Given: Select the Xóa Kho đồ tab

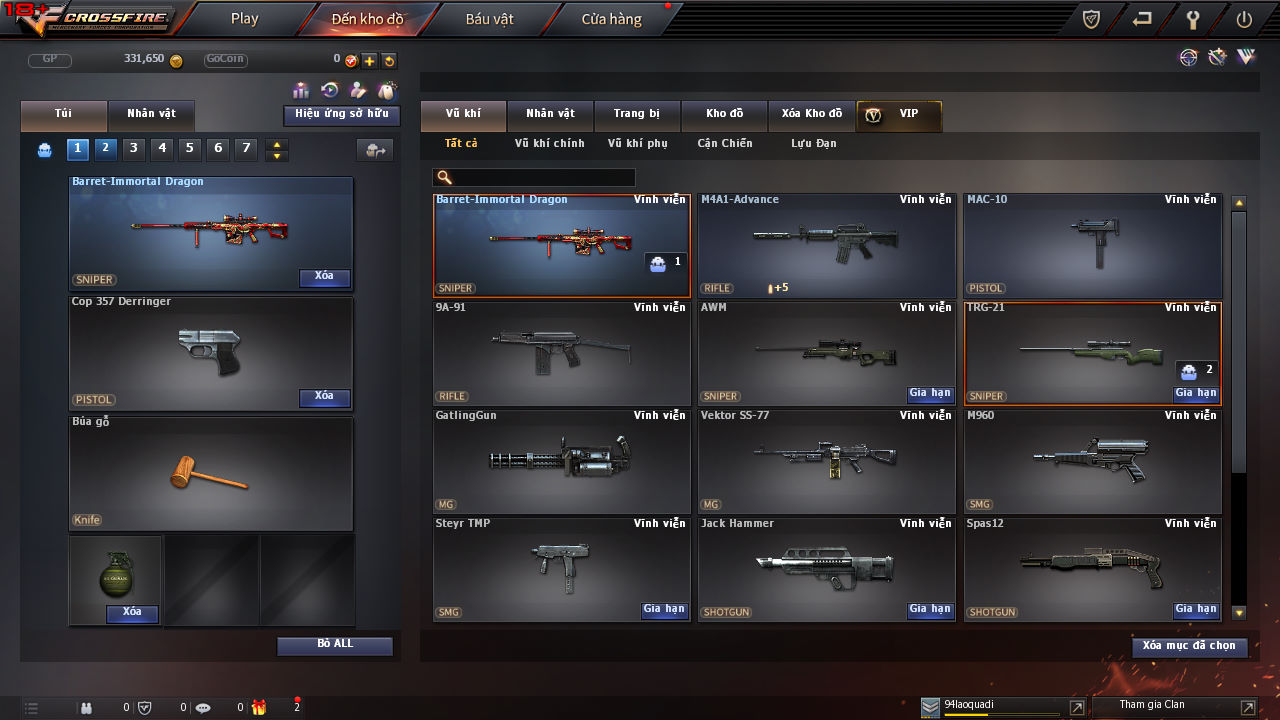Looking at the screenshot, I should tap(811, 114).
